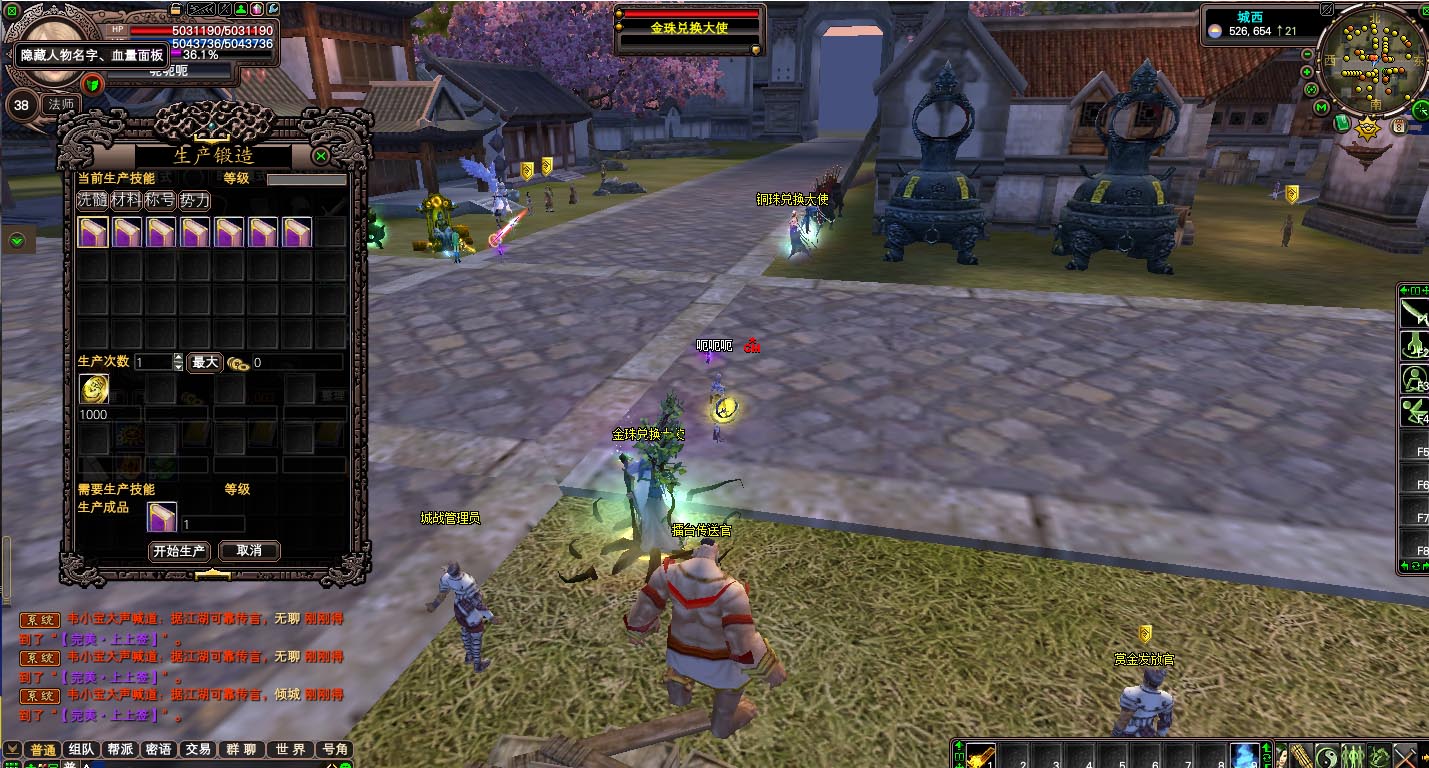Select the gold coin material slot
The height and width of the screenshot is (768, 1429).
[94, 390]
